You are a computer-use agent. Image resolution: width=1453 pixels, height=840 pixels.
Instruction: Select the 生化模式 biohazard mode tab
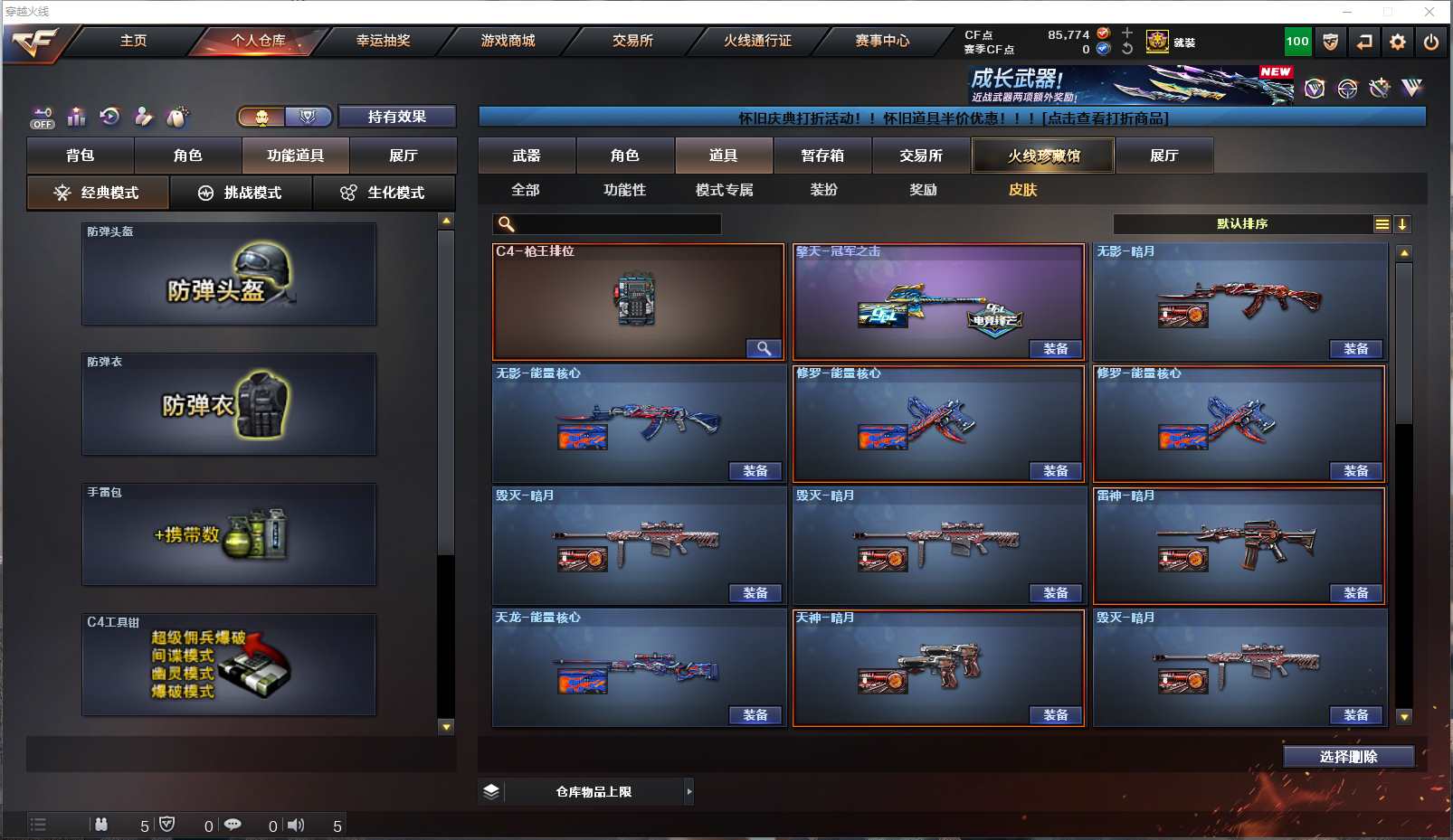[384, 193]
